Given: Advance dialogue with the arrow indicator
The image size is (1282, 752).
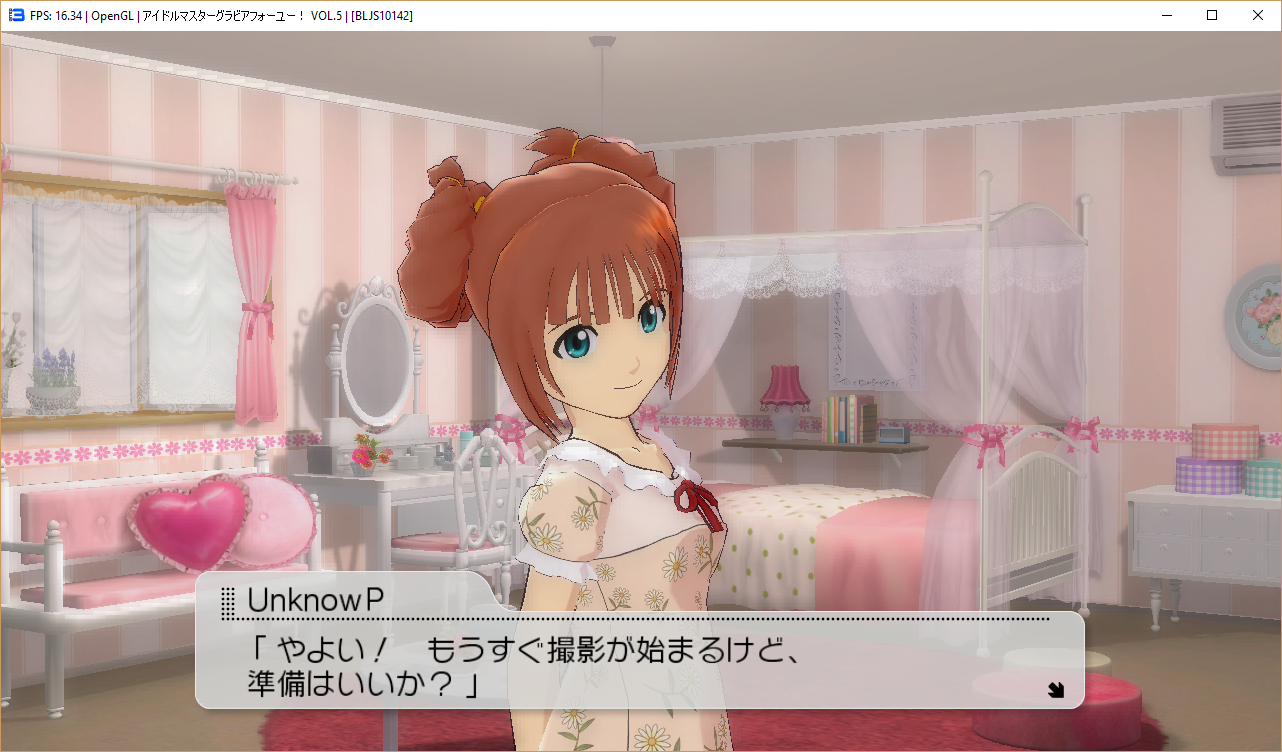Looking at the screenshot, I should tap(1055, 688).
